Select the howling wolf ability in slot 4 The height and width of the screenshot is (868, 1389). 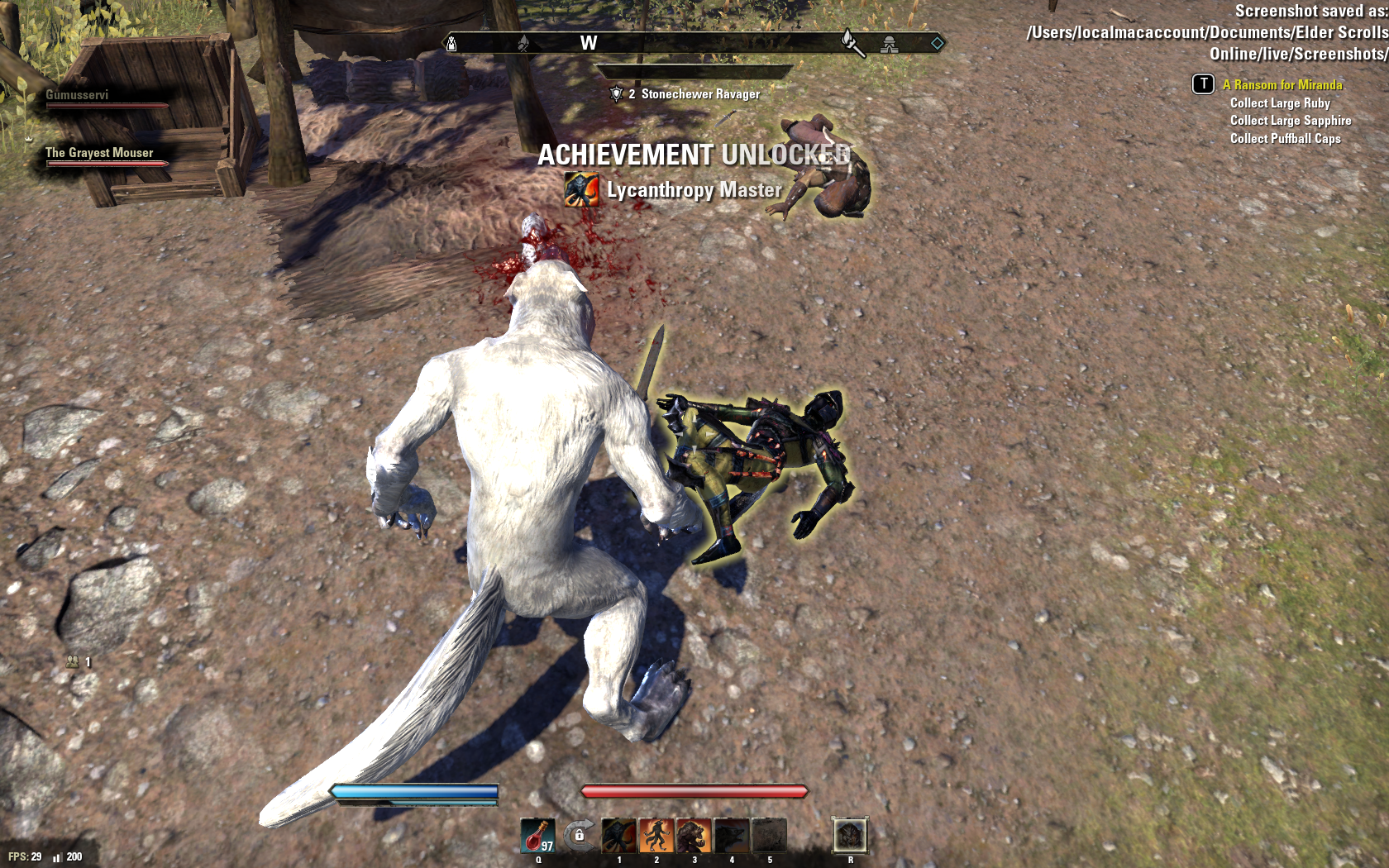732,836
